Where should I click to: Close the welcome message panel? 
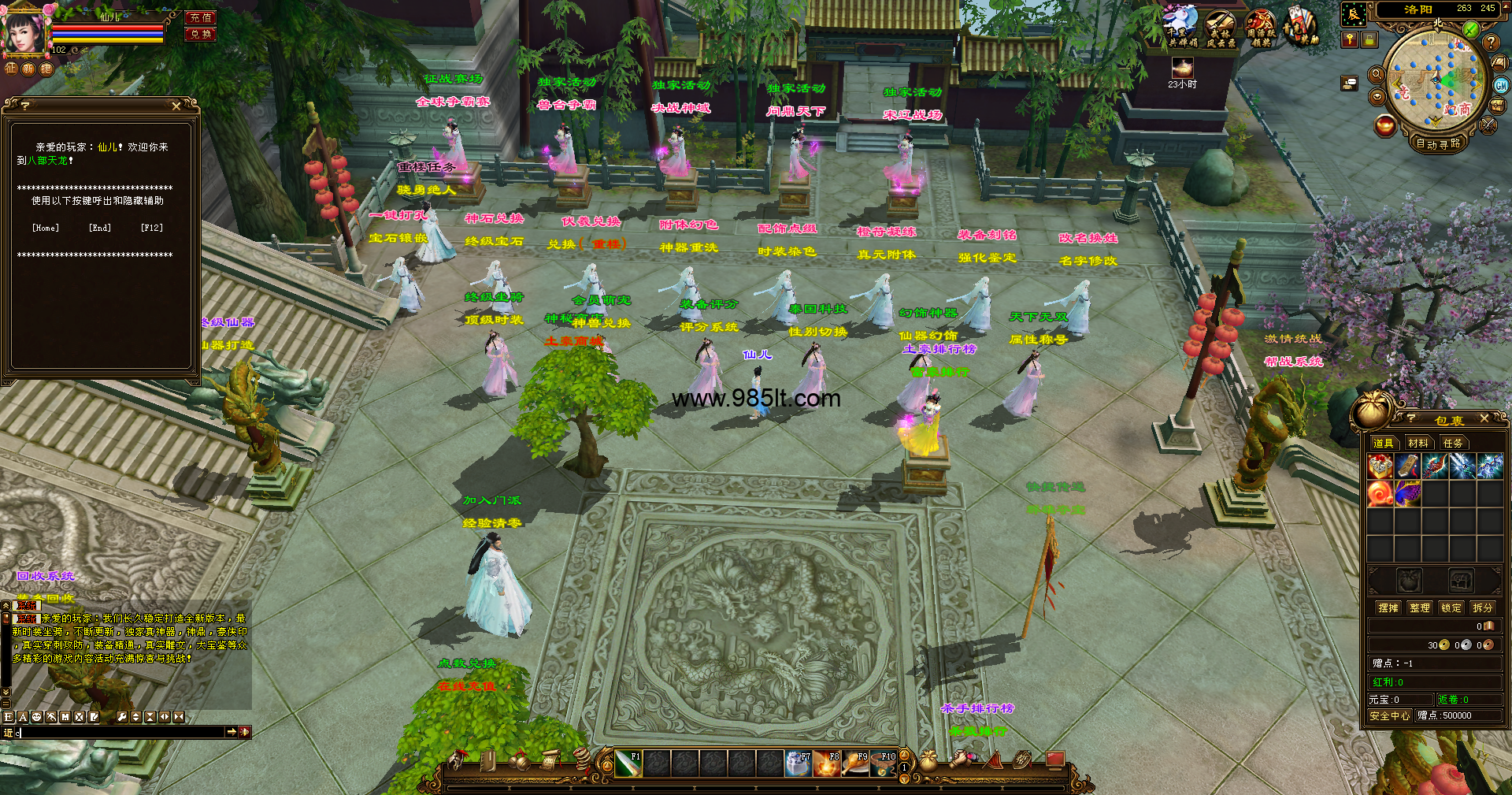click(x=176, y=105)
